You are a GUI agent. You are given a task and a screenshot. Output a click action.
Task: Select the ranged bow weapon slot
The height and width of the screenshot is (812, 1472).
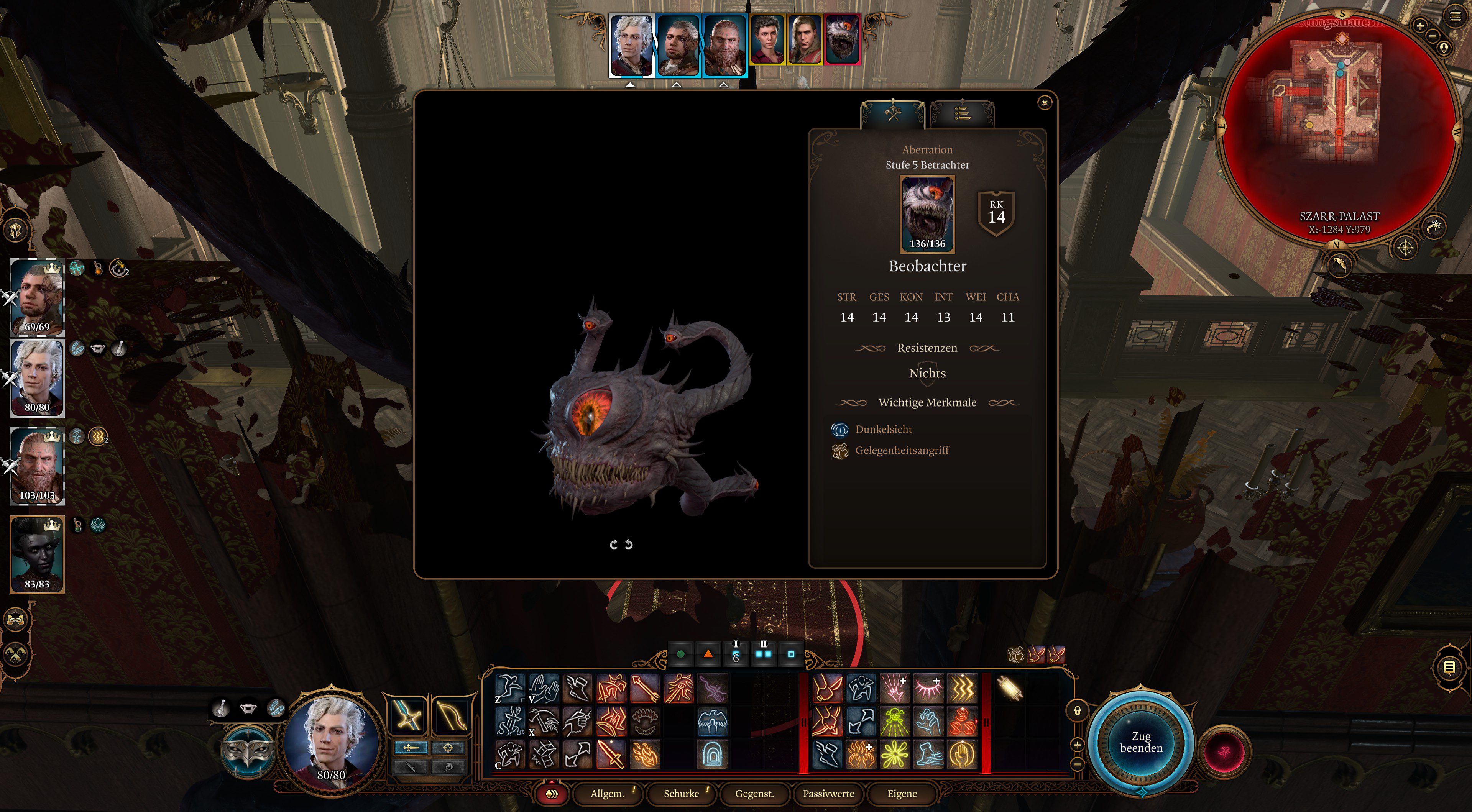coord(452,715)
